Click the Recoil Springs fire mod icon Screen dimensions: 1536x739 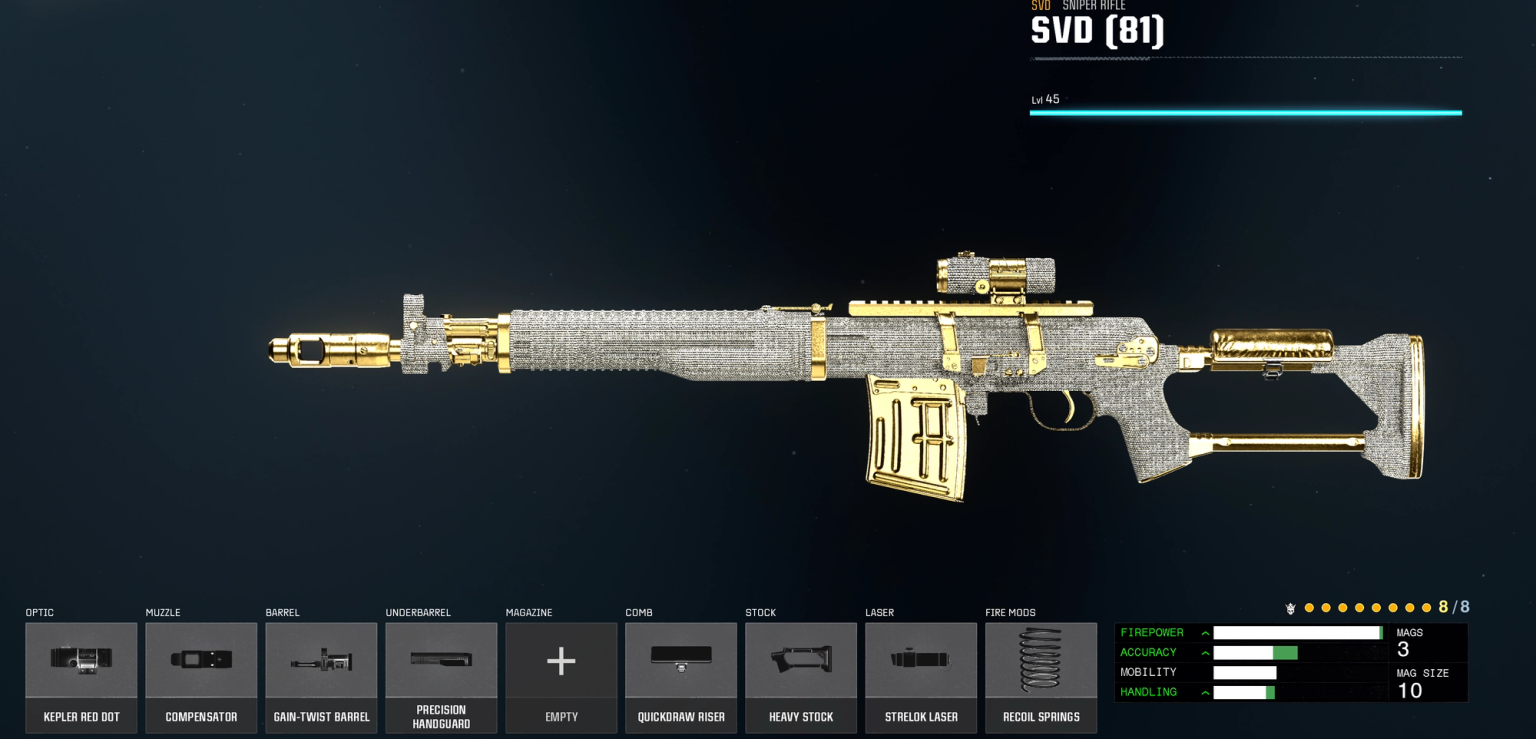point(1041,661)
